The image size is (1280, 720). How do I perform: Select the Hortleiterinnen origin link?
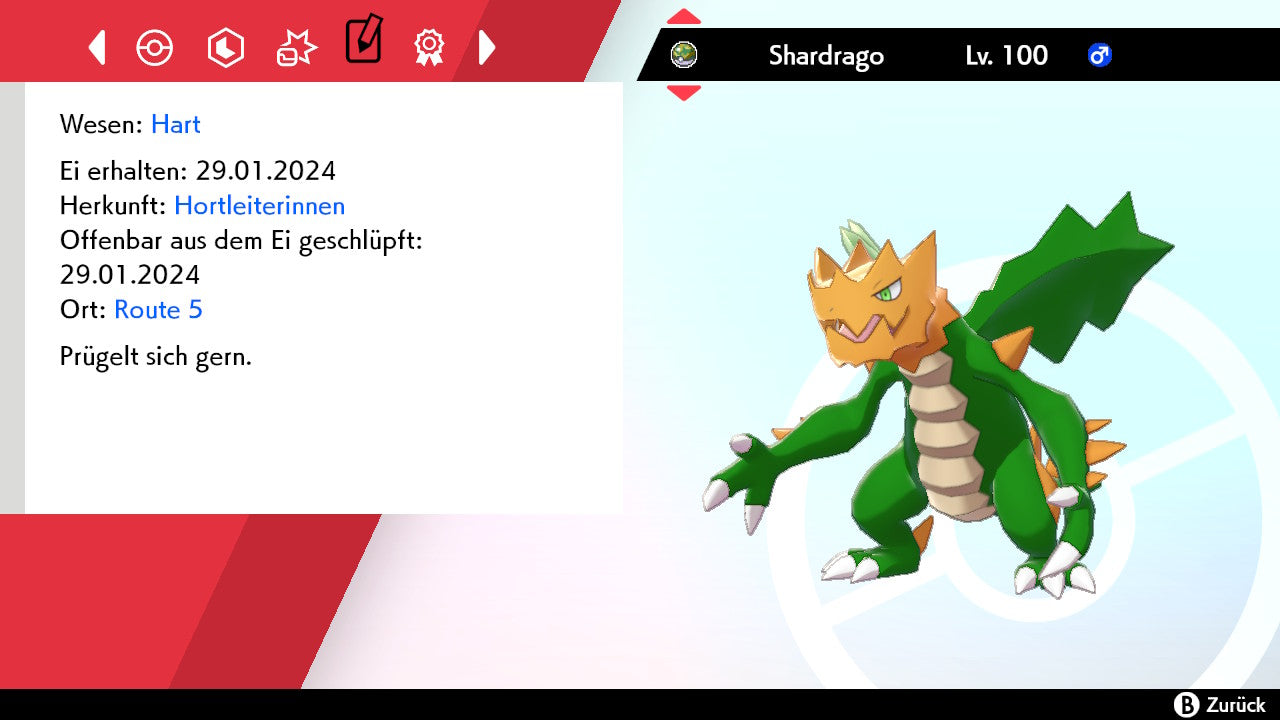coord(260,206)
